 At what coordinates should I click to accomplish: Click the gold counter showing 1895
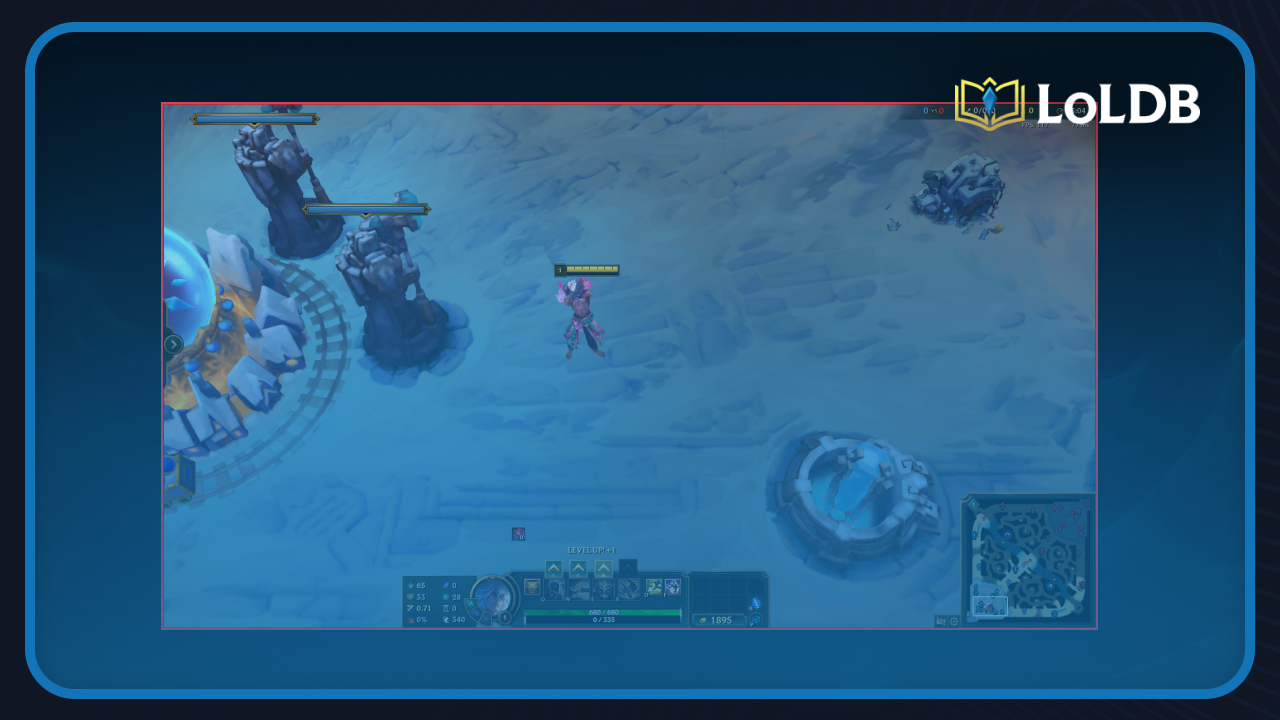pyautogui.click(x=721, y=620)
